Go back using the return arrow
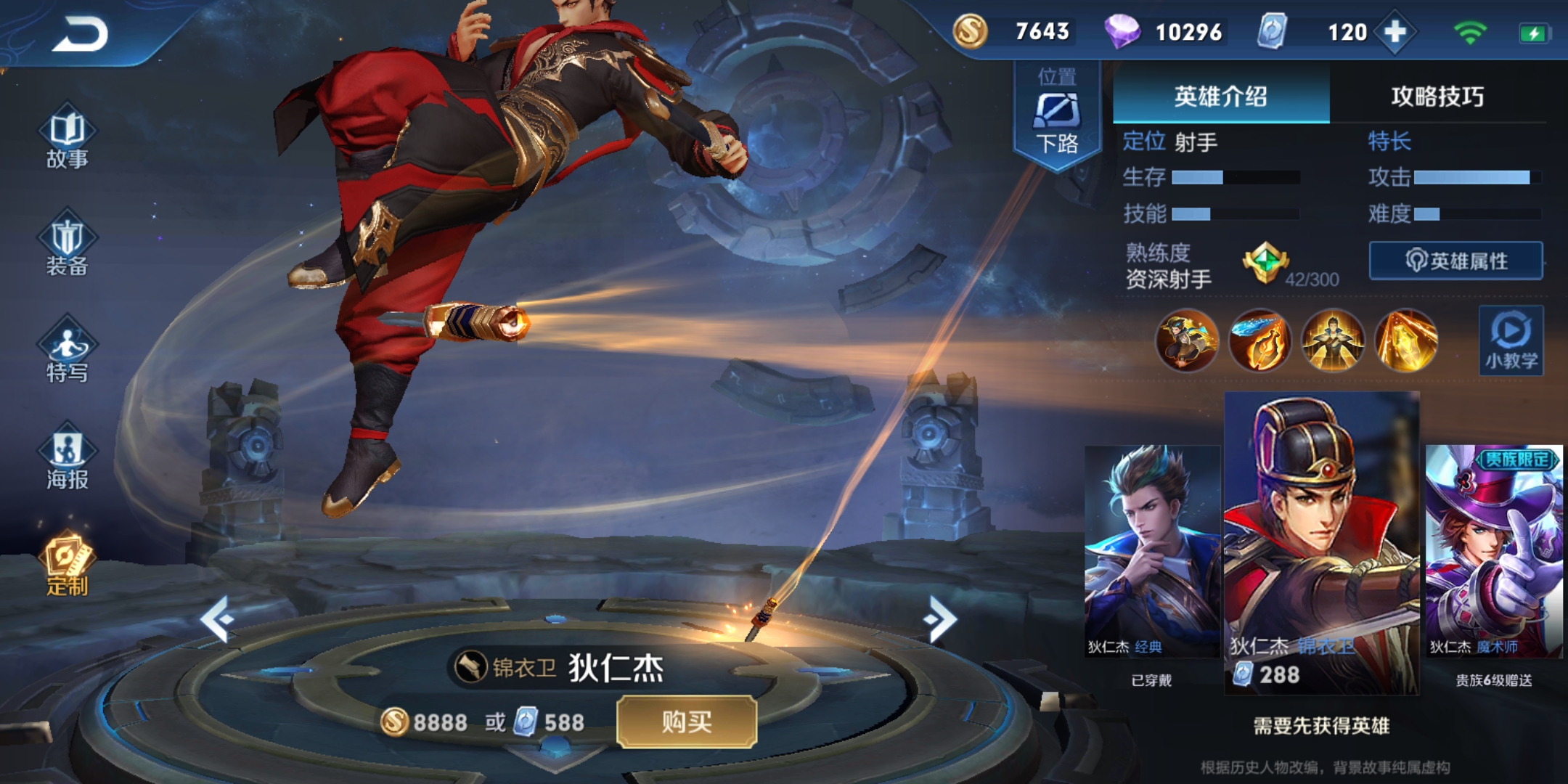Image resolution: width=1568 pixels, height=784 pixels. click(80, 33)
